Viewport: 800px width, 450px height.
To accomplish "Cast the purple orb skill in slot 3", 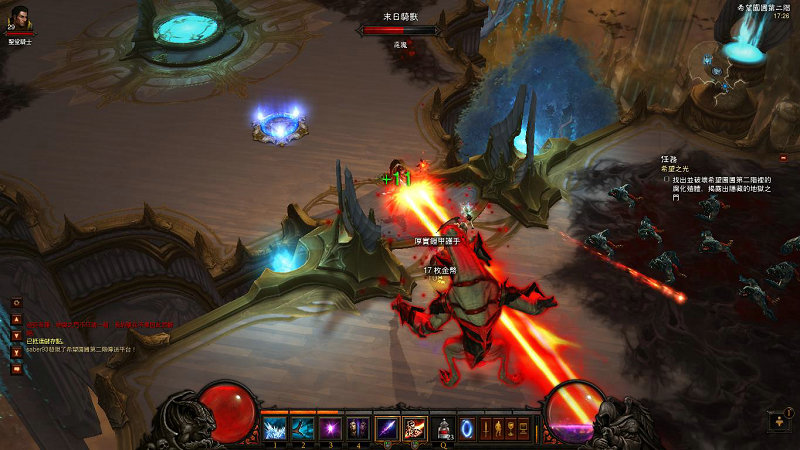I will pos(330,429).
